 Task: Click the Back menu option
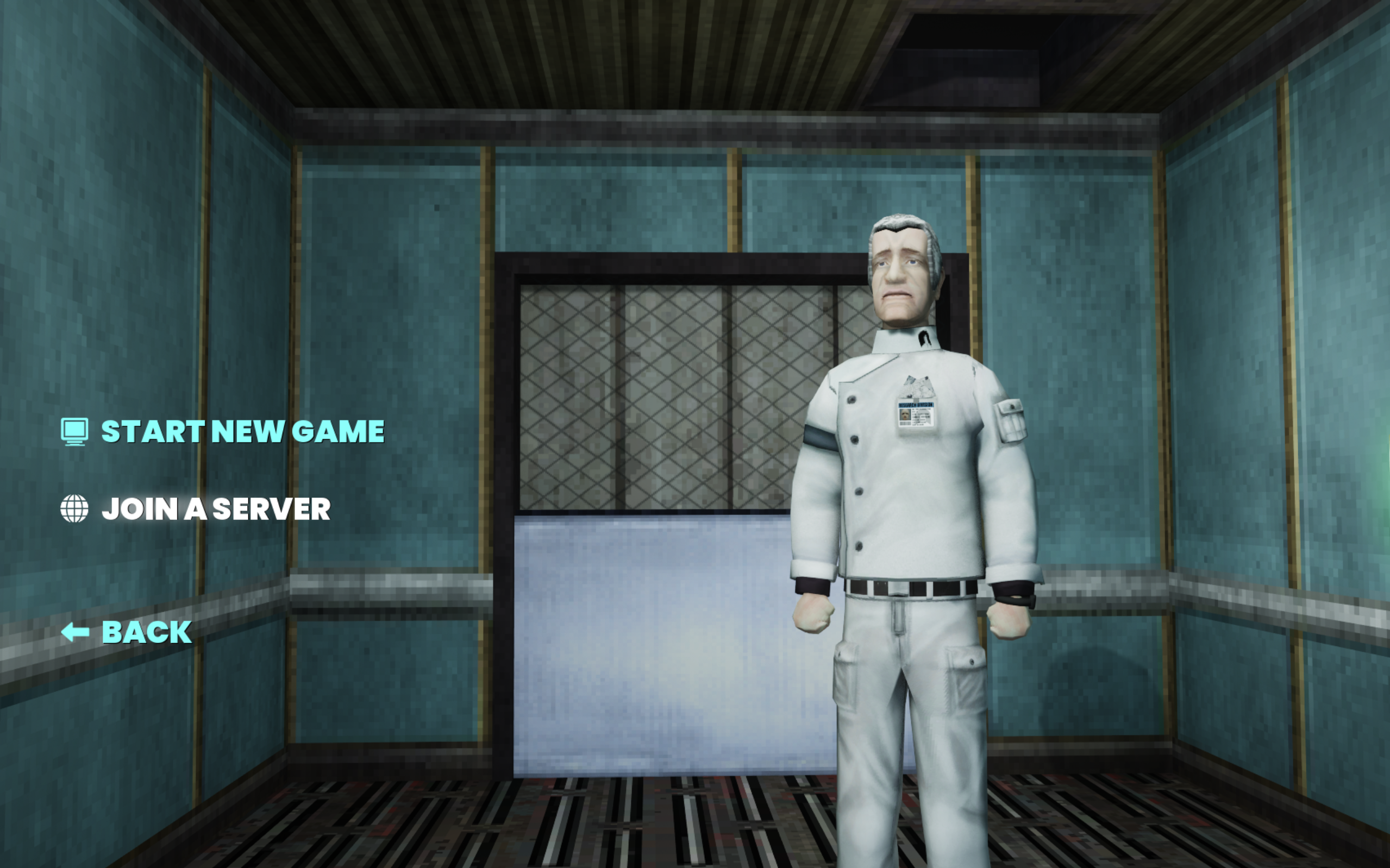pos(143,632)
